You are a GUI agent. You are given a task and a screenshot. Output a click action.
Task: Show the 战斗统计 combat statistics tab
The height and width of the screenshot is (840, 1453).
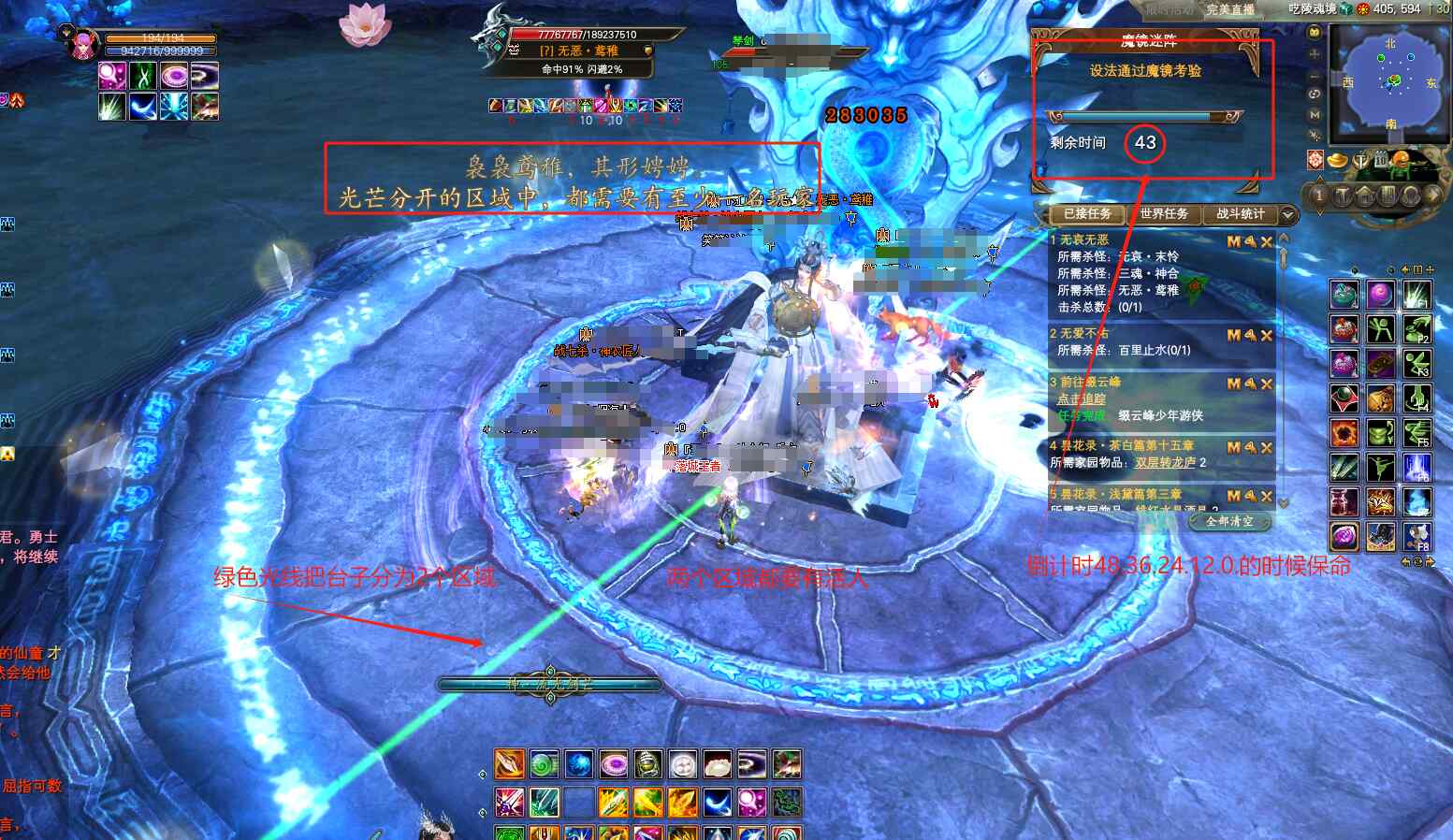click(1240, 214)
